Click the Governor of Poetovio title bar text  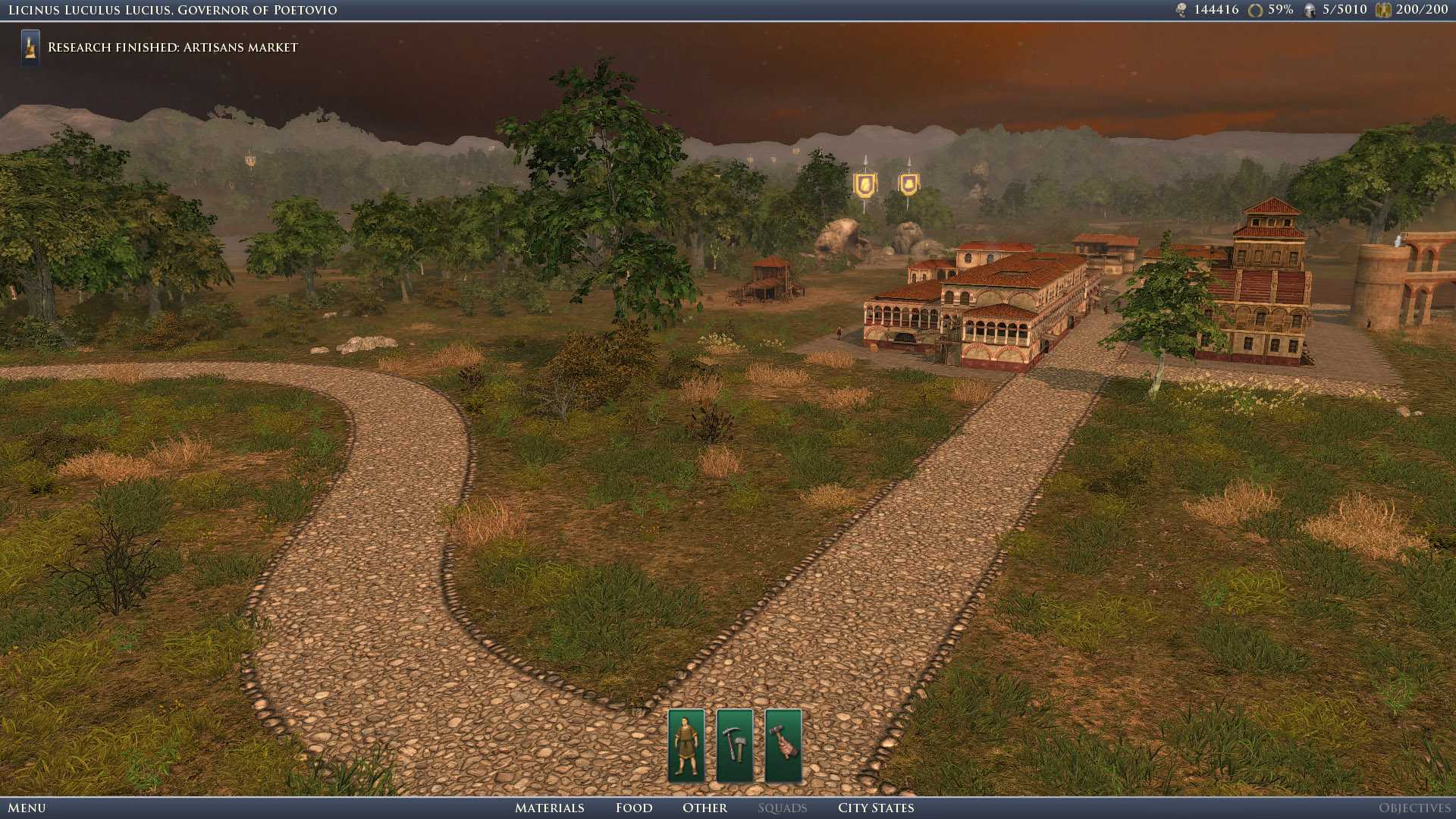tap(171, 10)
